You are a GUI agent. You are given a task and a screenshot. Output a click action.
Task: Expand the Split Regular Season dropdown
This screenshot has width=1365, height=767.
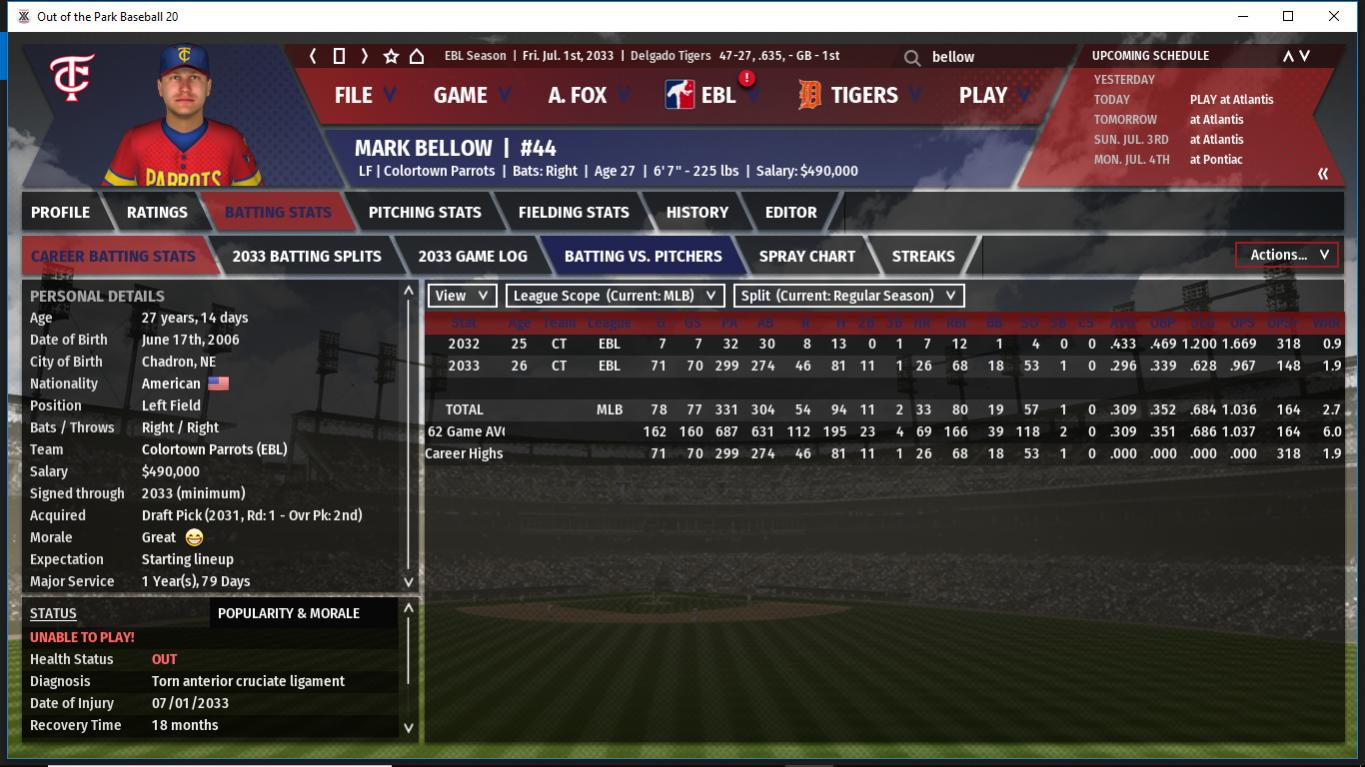point(849,296)
